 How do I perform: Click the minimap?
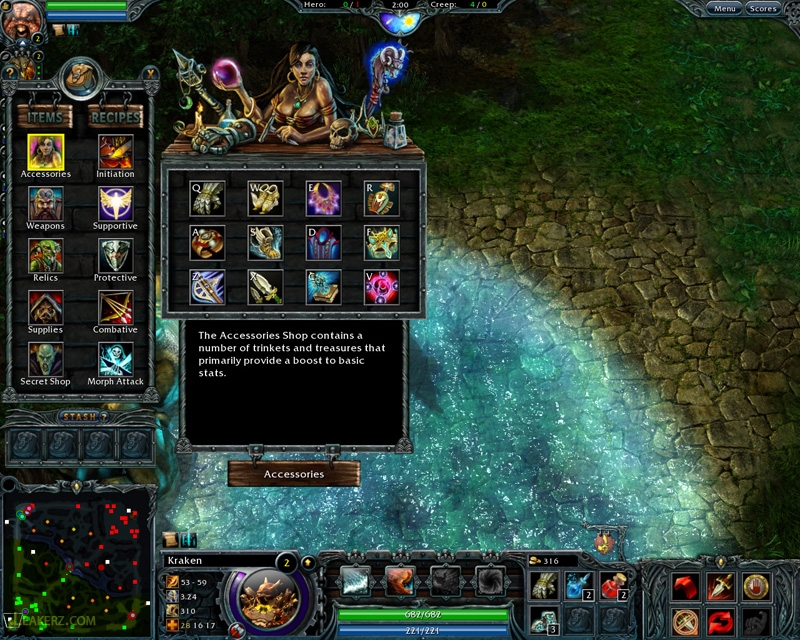coord(78,562)
